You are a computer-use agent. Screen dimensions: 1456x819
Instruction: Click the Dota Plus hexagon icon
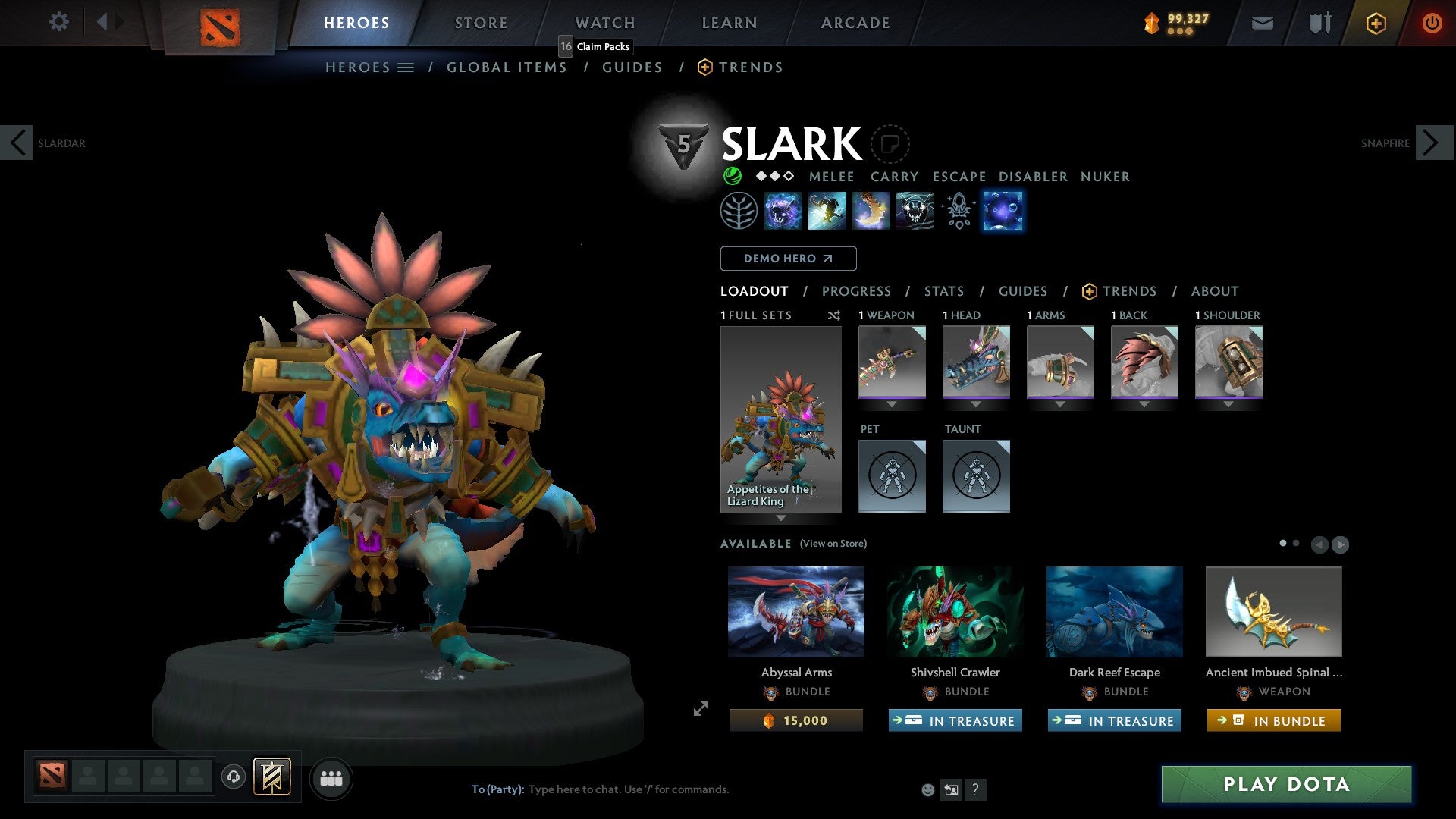click(x=1375, y=23)
